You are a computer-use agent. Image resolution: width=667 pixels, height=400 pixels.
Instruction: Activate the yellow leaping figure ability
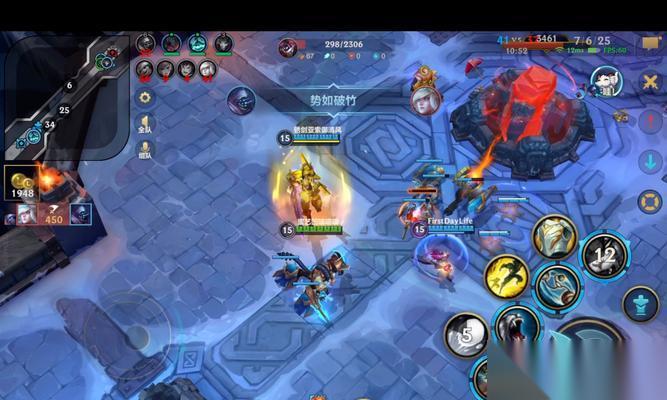(507, 276)
